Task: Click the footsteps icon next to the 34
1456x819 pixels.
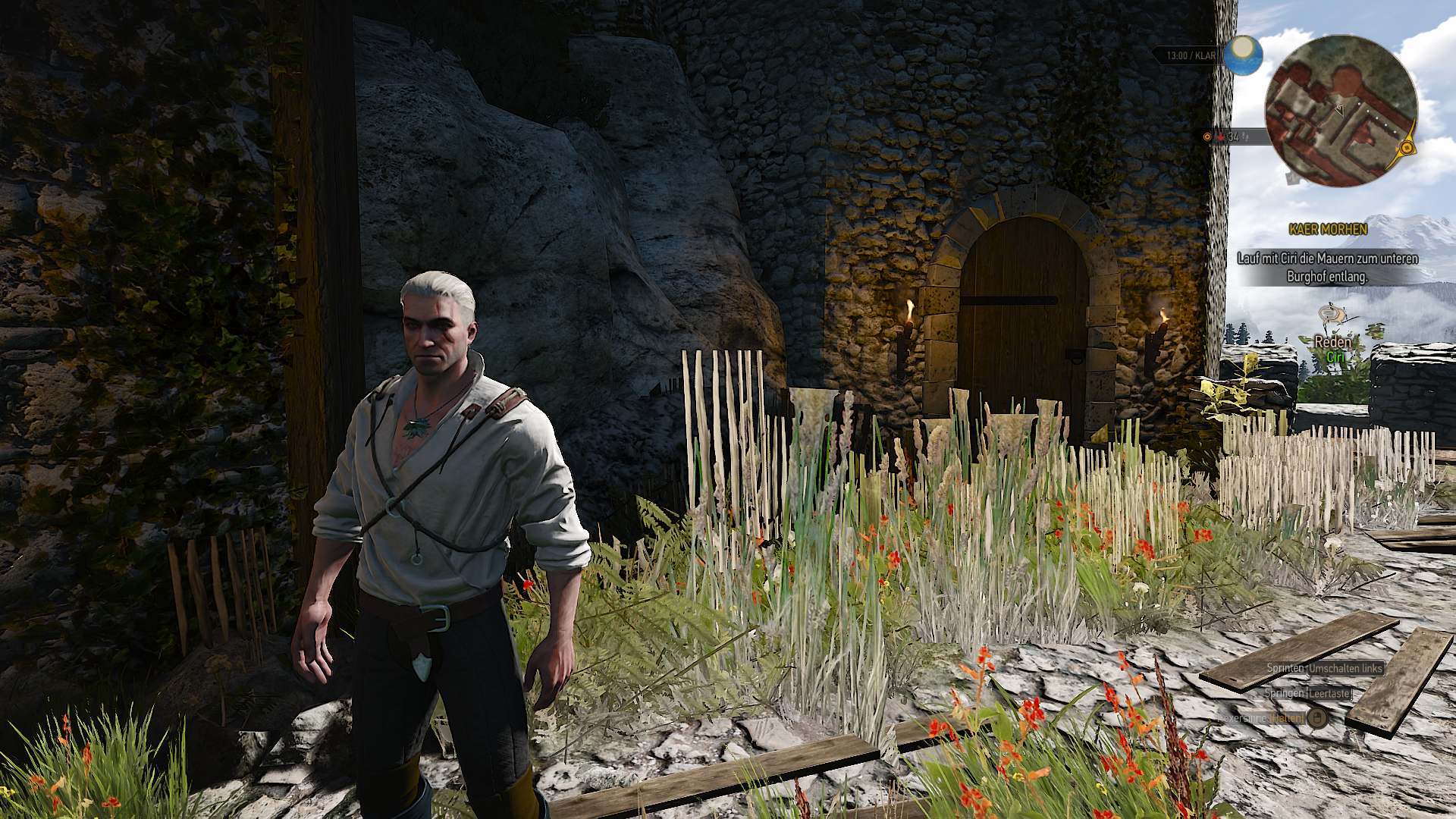Action: [x=1246, y=138]
